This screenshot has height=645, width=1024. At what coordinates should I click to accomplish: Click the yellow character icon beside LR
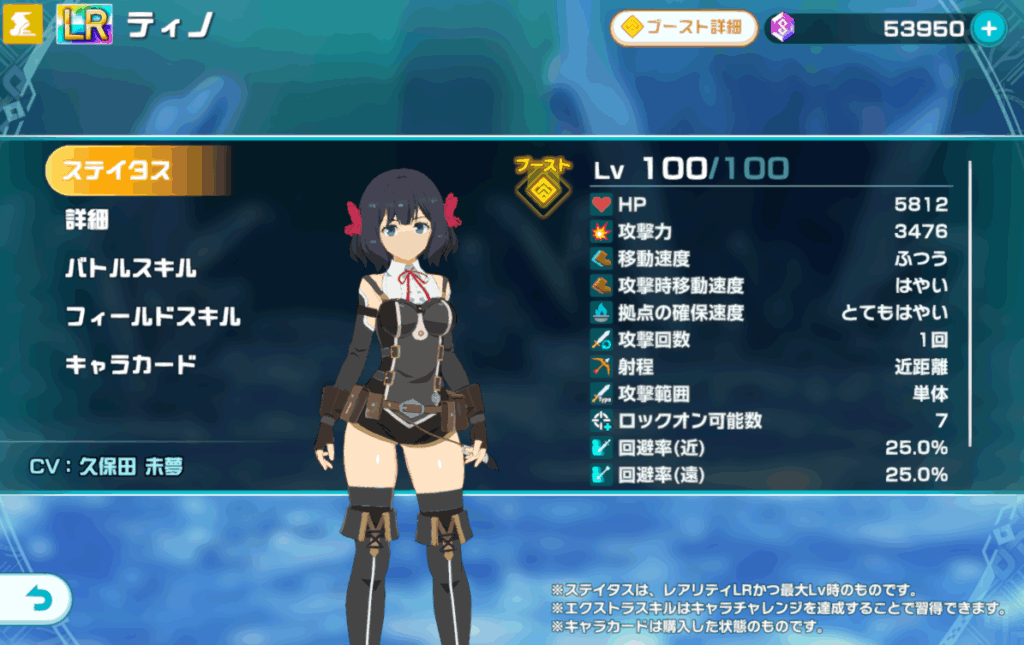pos(24,26)
